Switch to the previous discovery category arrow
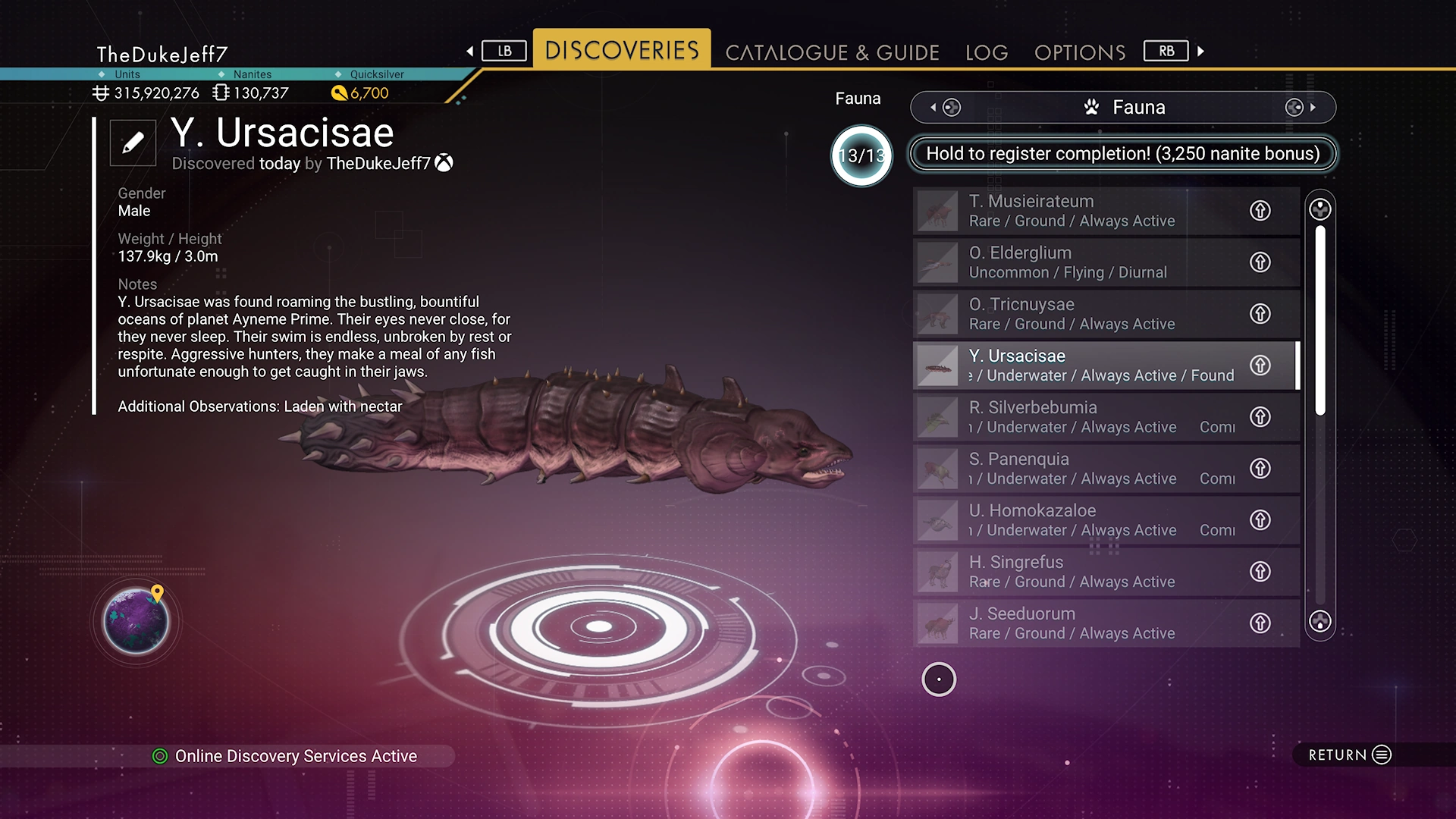 [x=934, y=108]
